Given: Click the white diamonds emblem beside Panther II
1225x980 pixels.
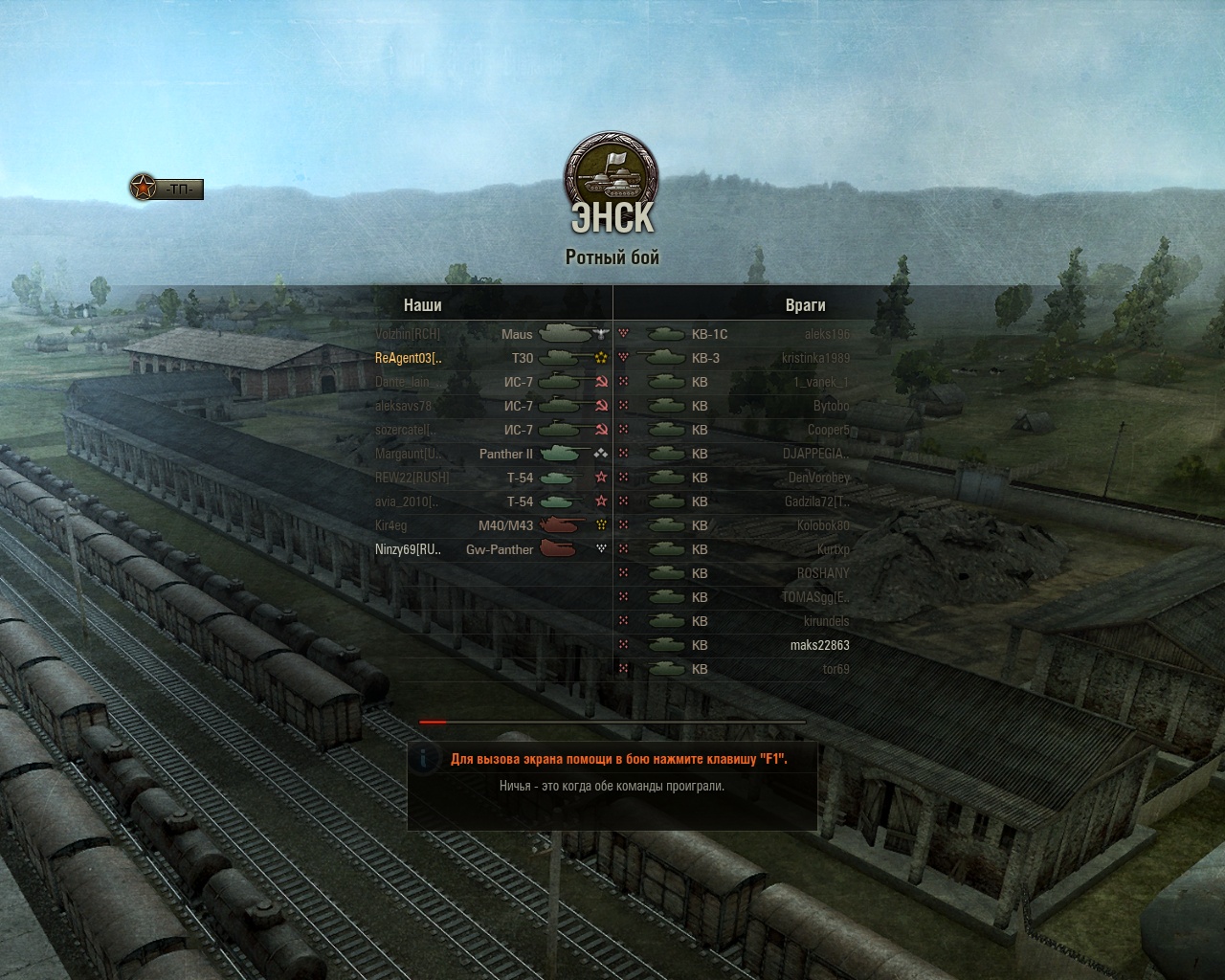Looking at the screenshot, I should (600, 454).
